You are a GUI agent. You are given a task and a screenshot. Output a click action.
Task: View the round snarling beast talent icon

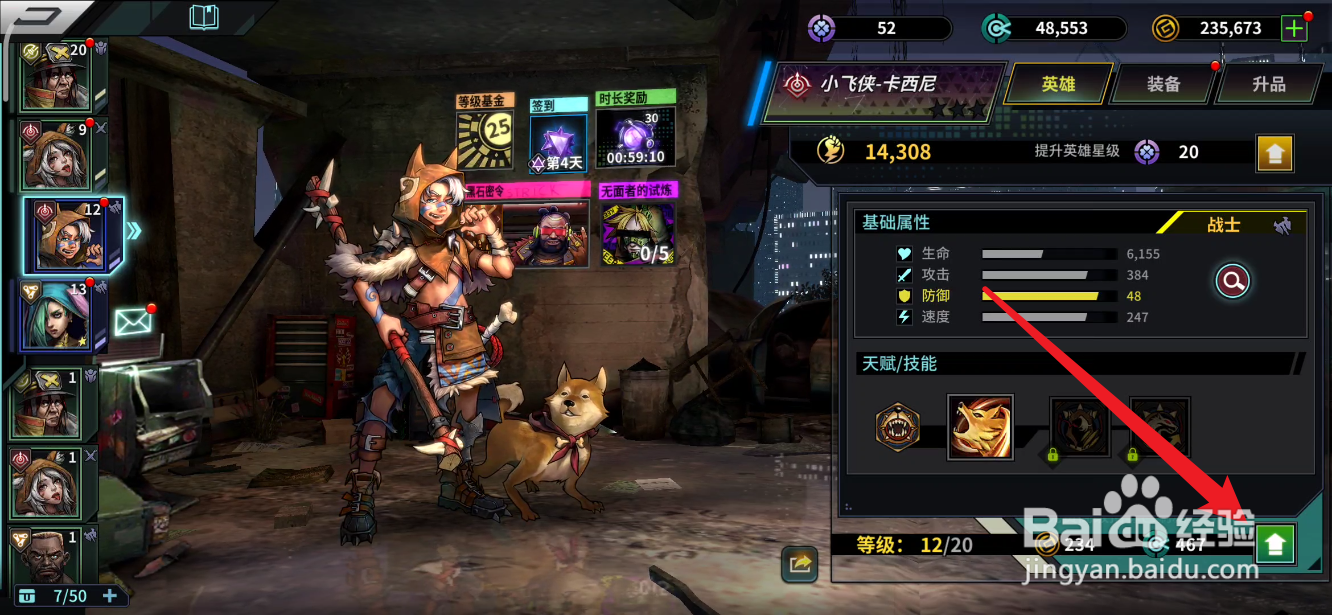pyautogui.click(x=897, y=427)
